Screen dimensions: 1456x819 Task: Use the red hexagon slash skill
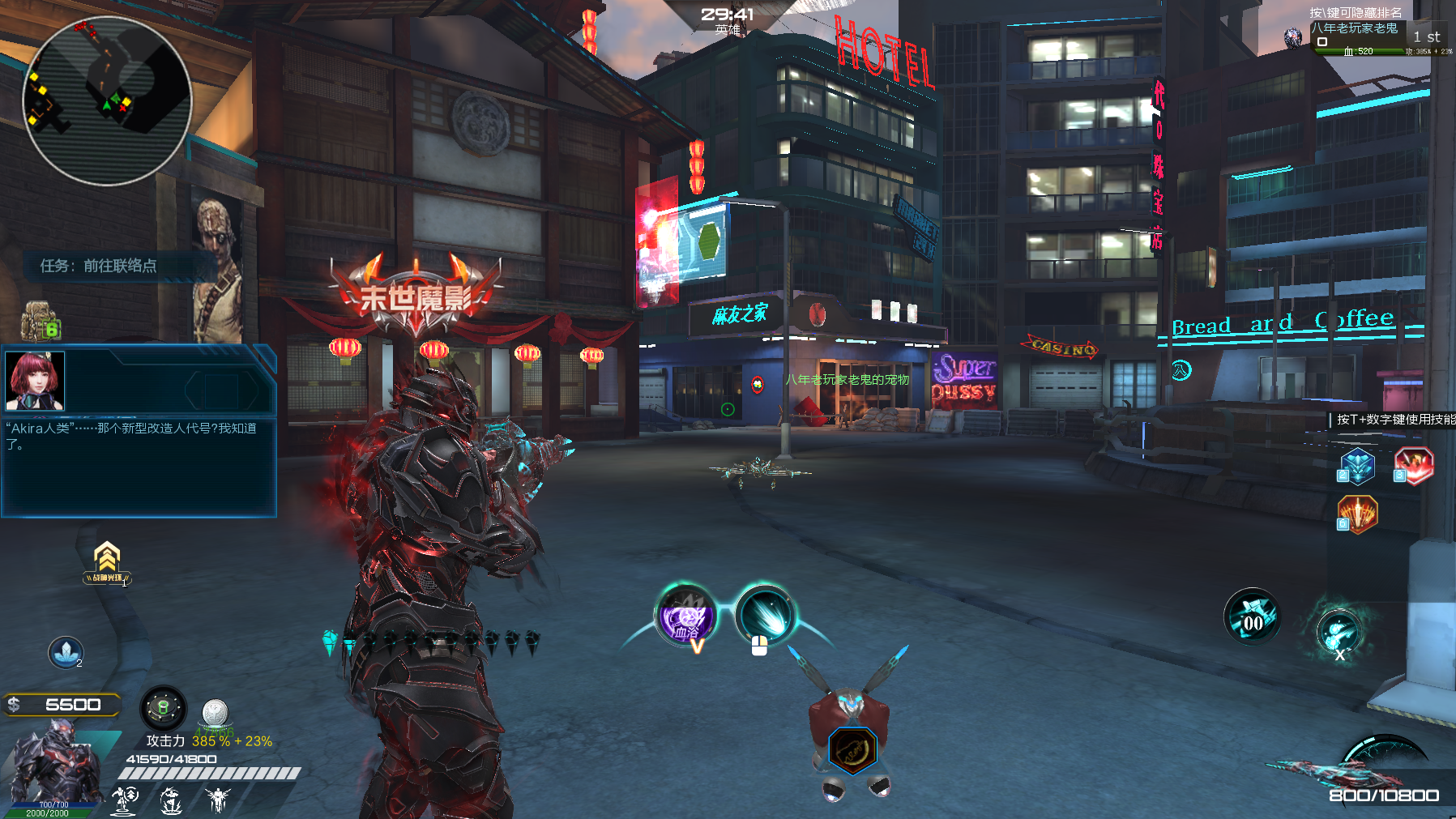(x=1414, y=466)
